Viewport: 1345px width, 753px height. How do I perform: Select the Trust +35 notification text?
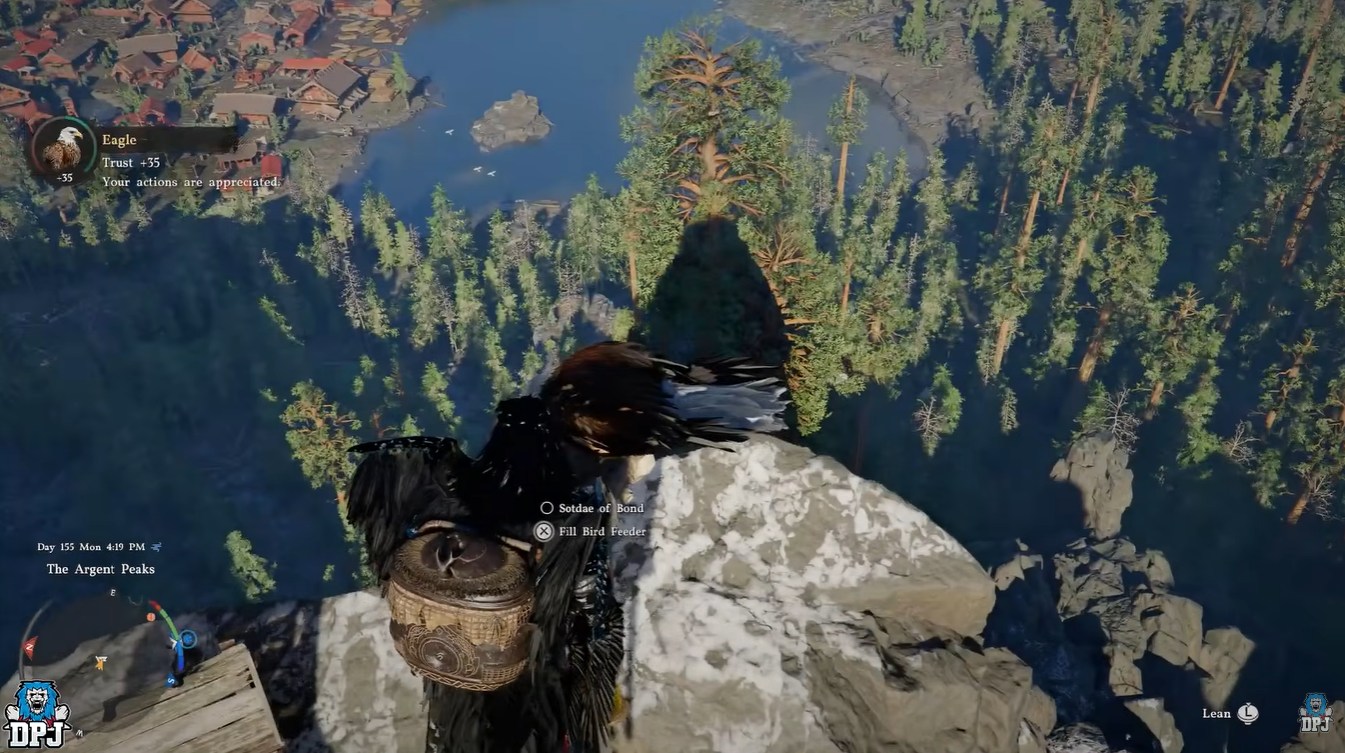pos(131,162)
